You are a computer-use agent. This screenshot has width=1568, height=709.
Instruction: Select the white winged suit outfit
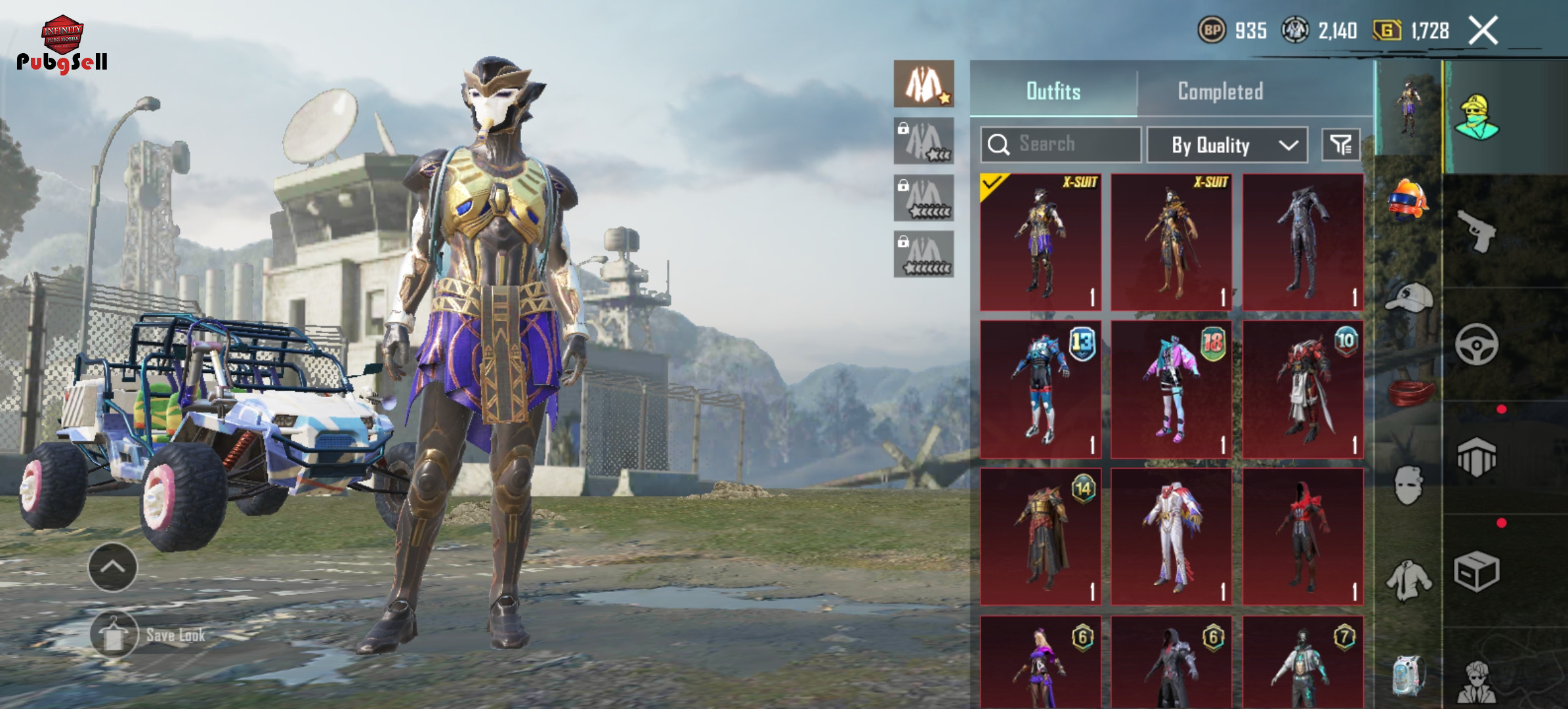tap(1171, 536)
